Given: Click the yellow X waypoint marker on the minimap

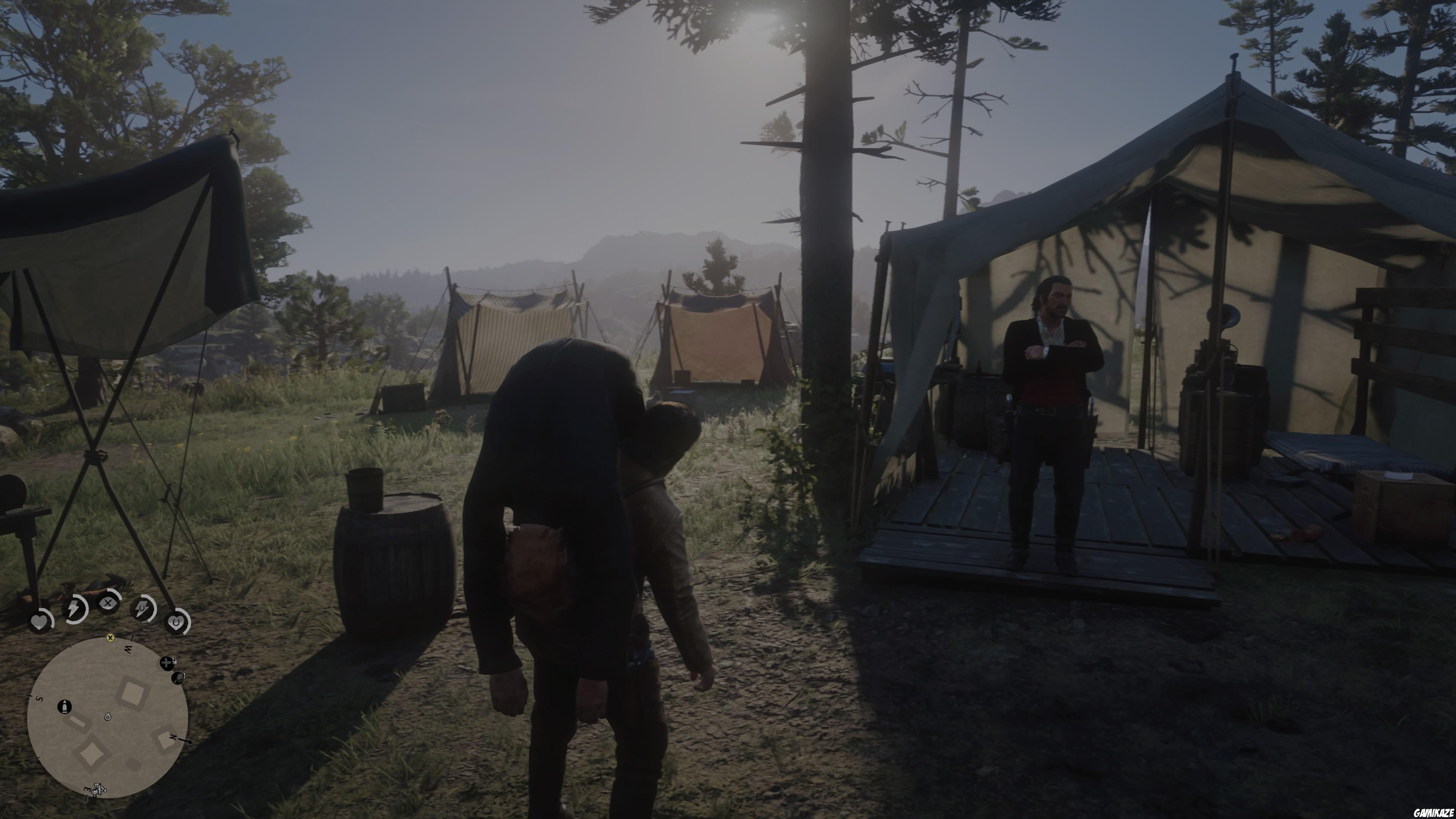Looking at the screenshot, I should tap(110, 639).
